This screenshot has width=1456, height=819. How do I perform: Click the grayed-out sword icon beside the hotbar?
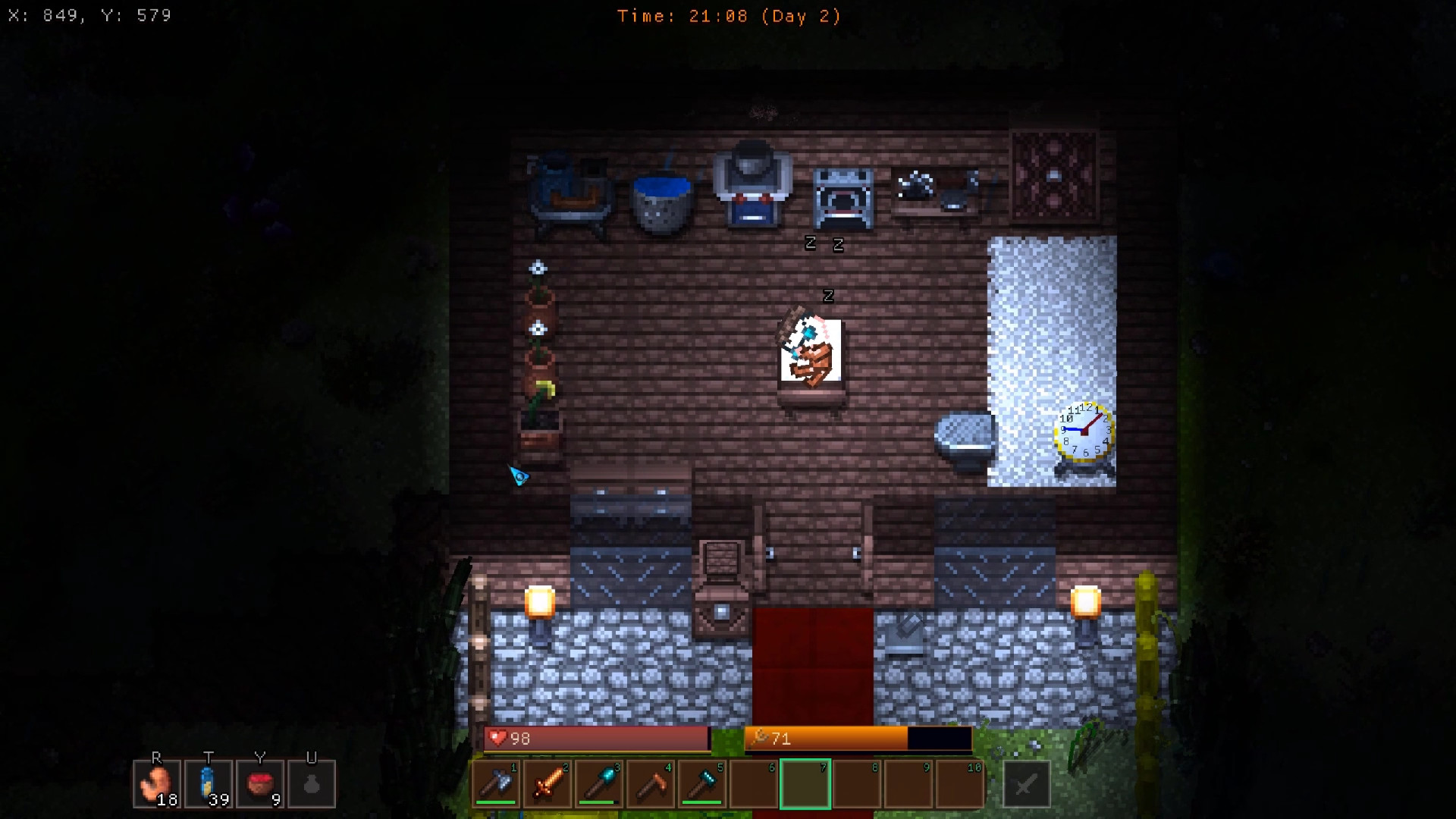point(1026,784)
